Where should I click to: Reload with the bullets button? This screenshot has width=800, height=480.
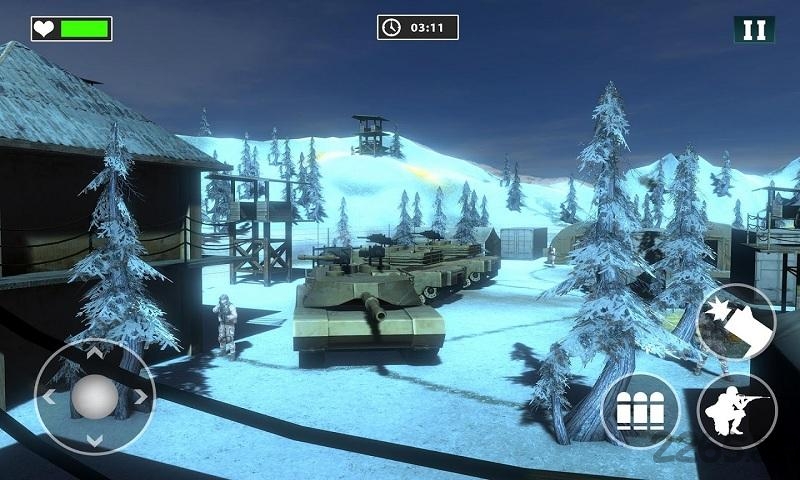click(640, 411)
